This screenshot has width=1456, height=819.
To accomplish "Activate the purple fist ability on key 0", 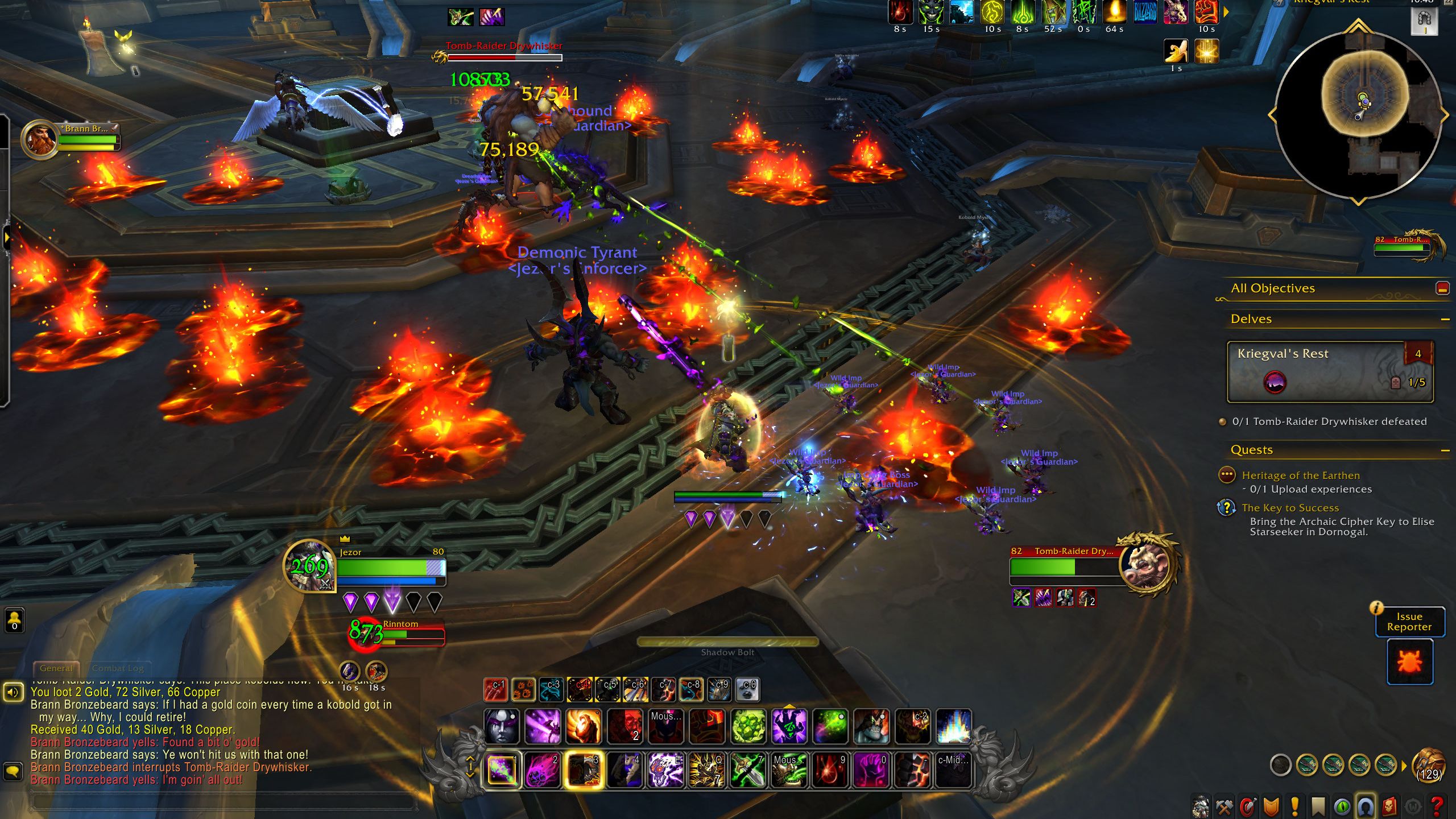I will (870, 770).
